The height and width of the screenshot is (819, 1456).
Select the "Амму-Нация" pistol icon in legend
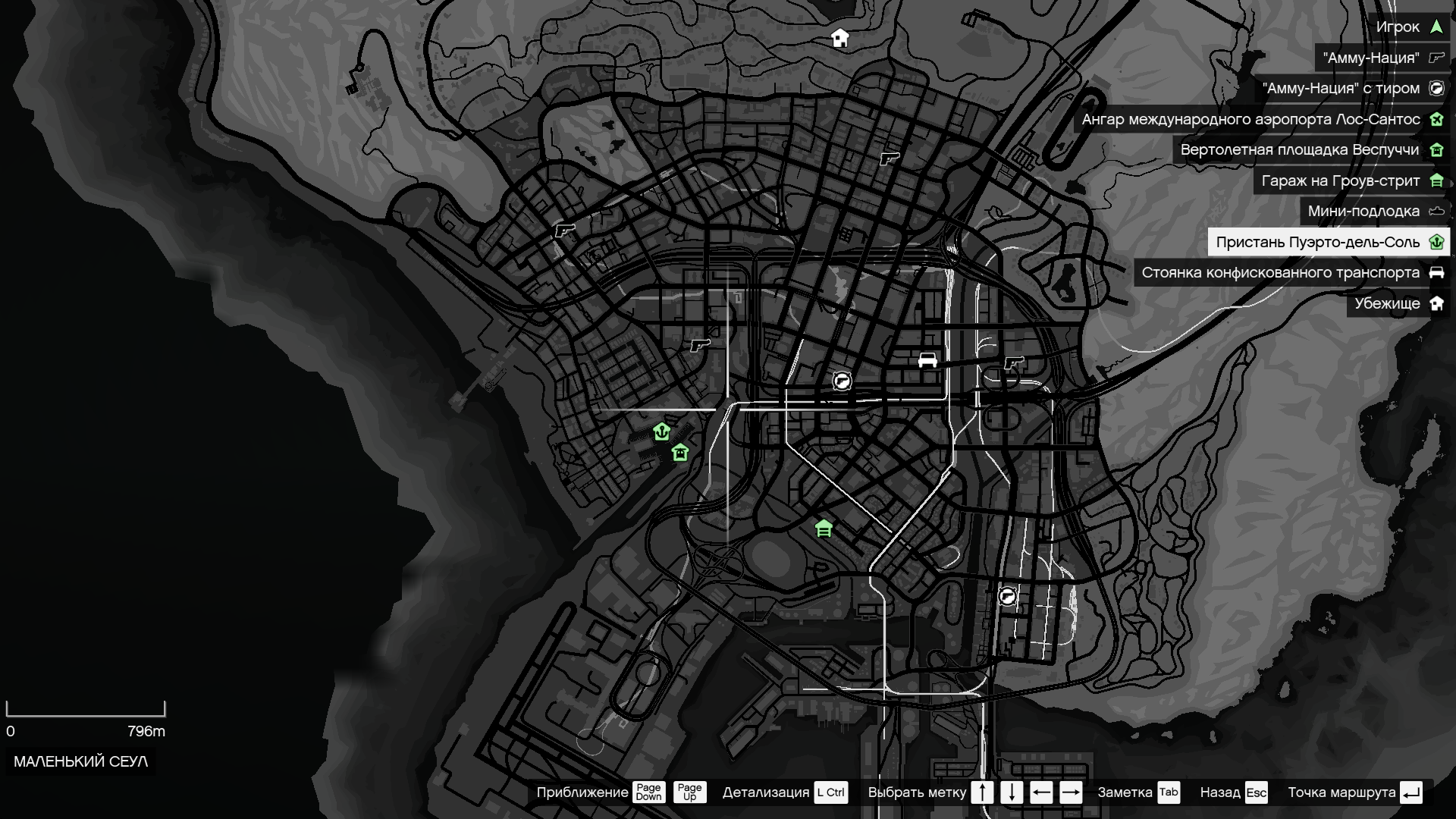1436,57
